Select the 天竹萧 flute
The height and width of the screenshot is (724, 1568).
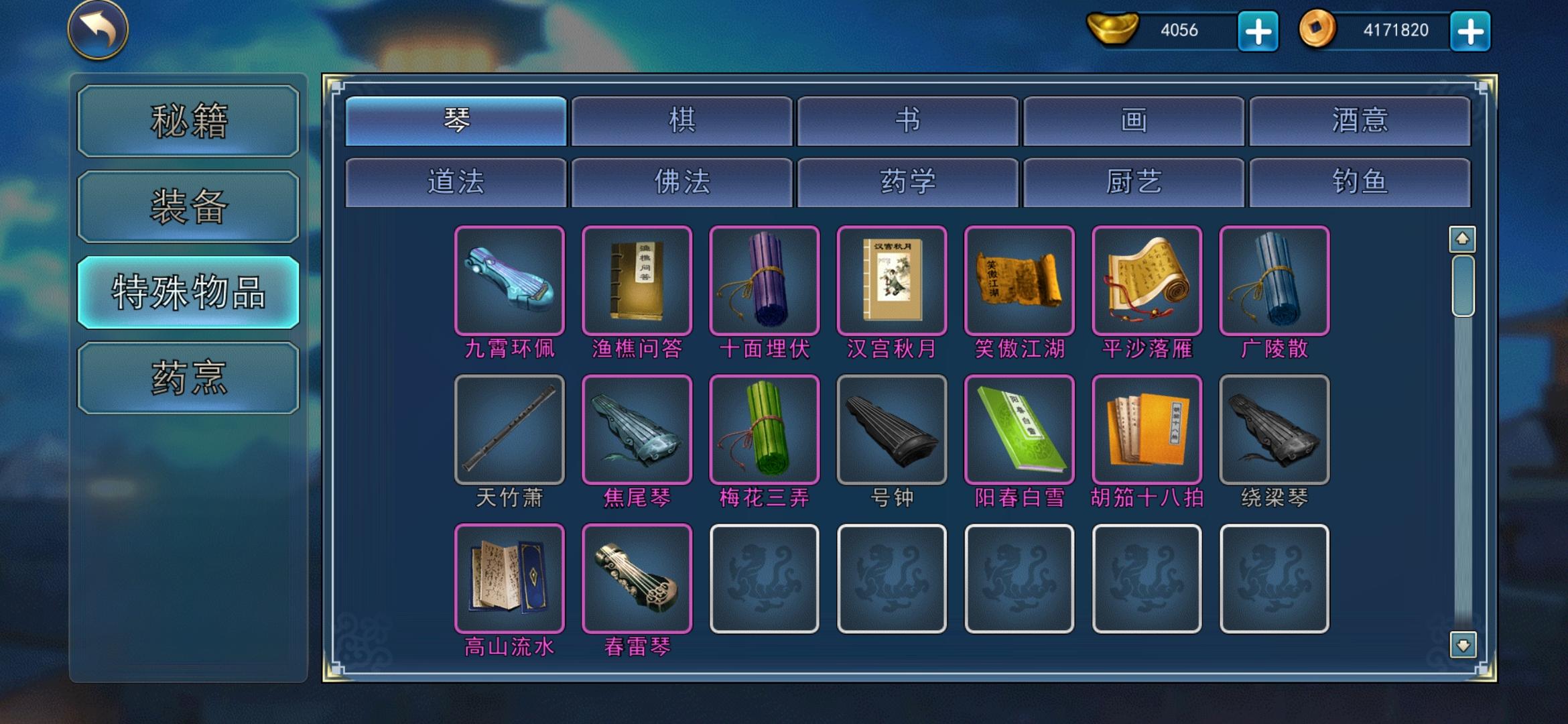(509, 429)
